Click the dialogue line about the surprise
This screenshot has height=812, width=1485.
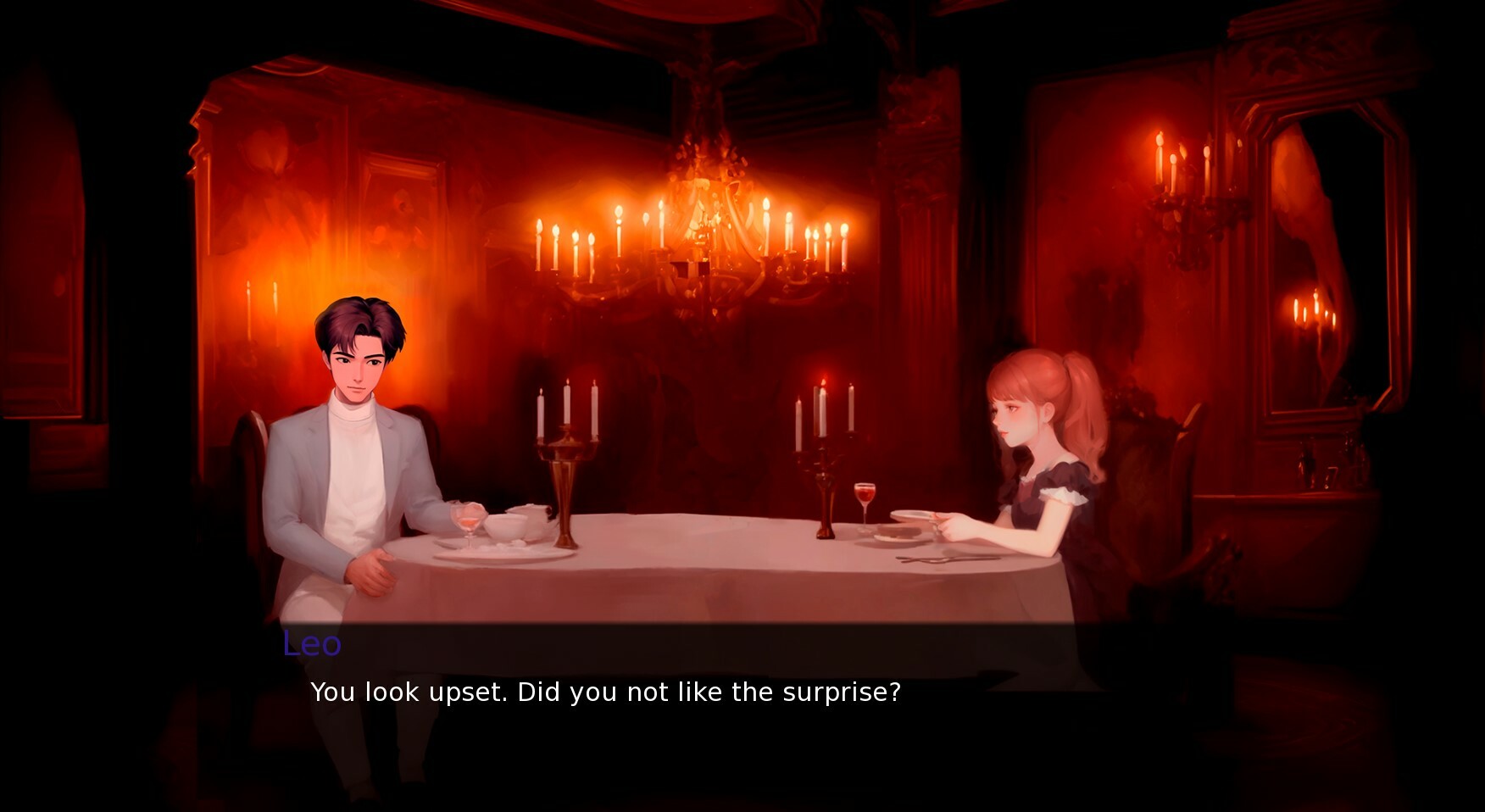coord(605,692)
